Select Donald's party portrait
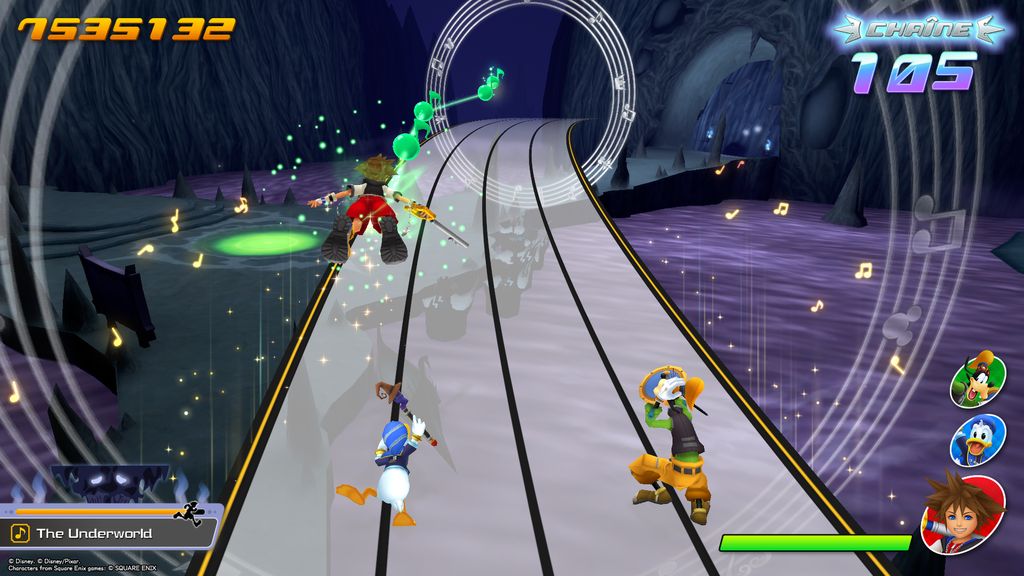 coord(977,440)
